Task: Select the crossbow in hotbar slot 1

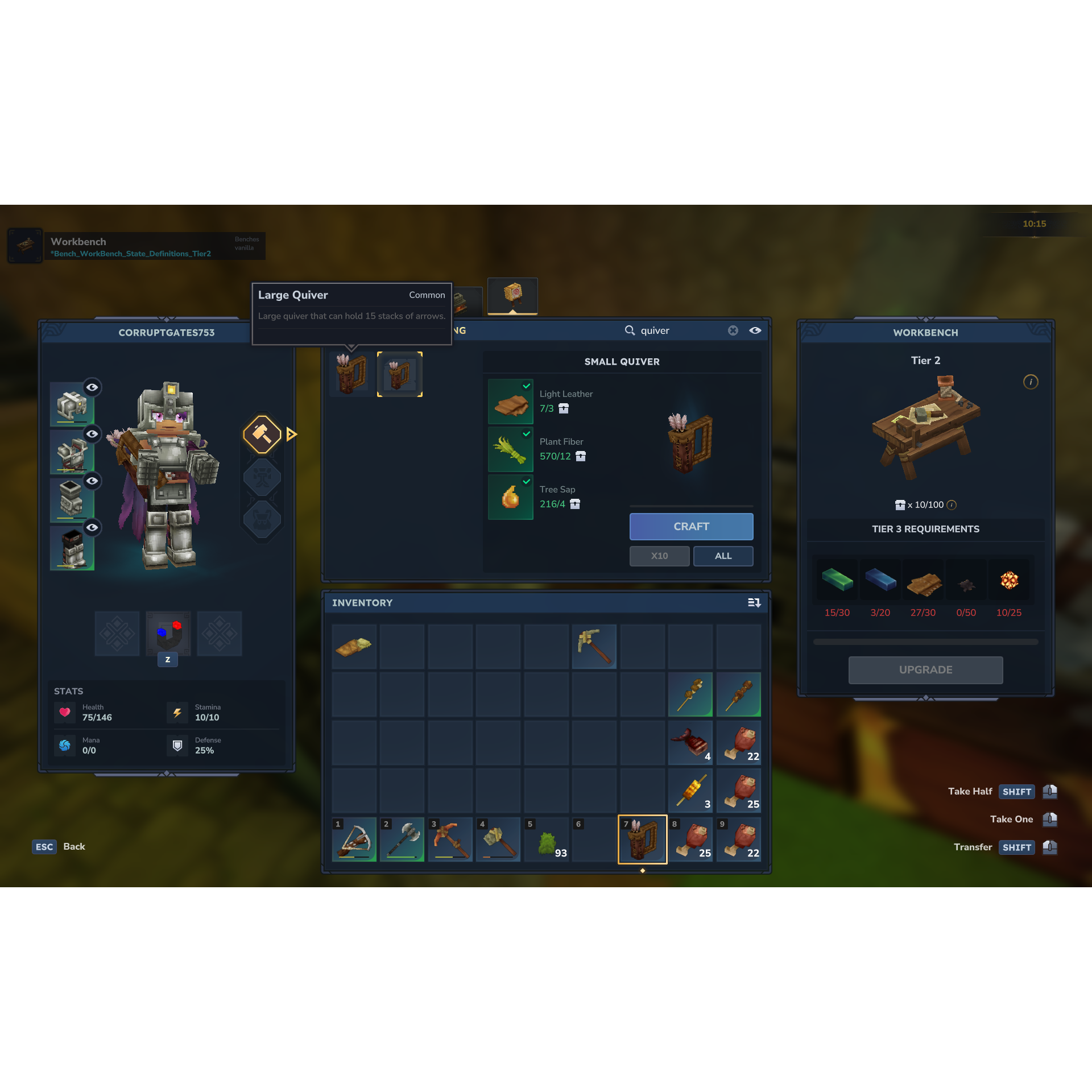Action: (354, 839)
